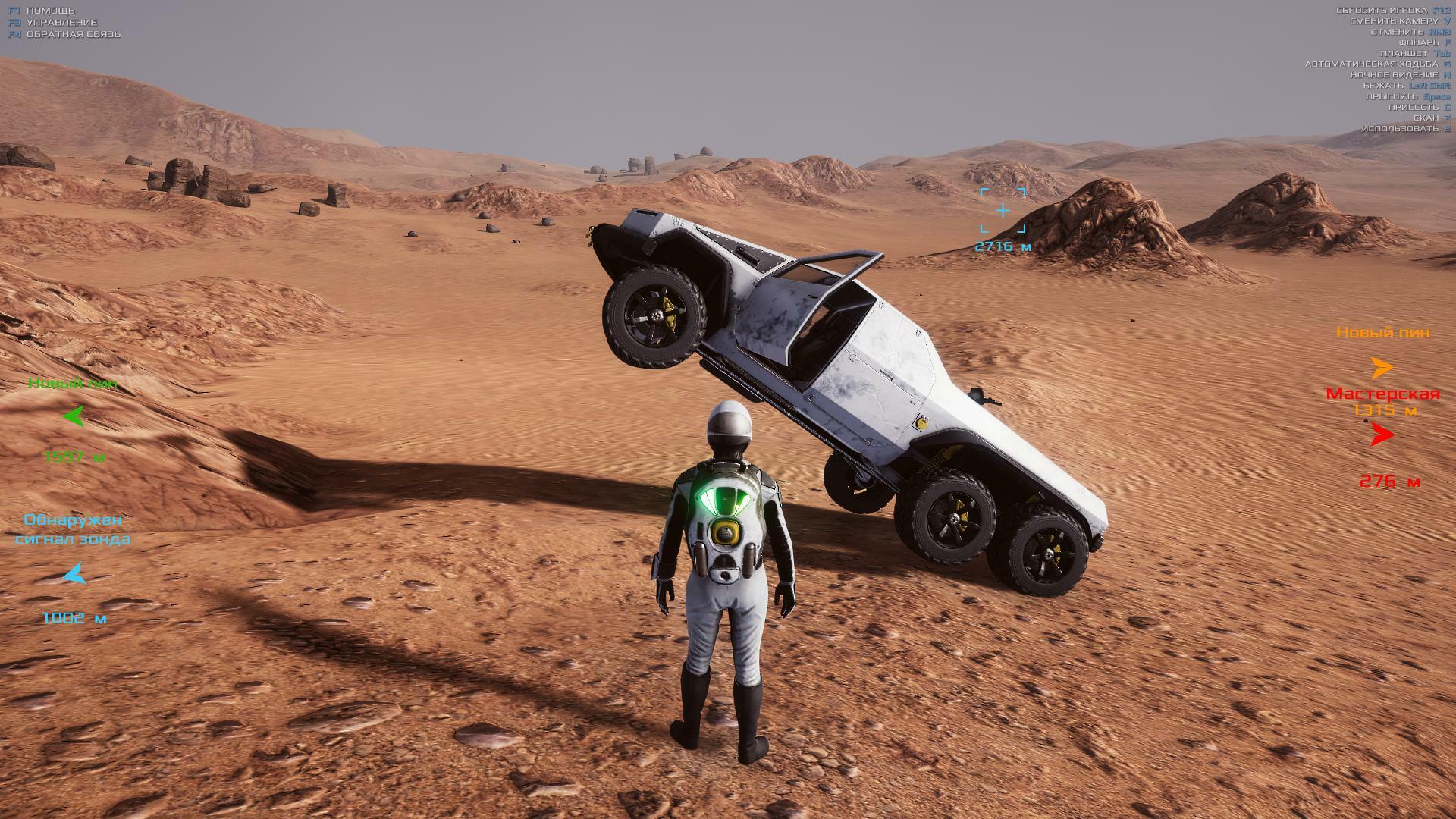The width and height of the screenshot is (1456, 819).
Task: Click the blue bracketed target reticle marker
Action: click(x=1003, y=210)
